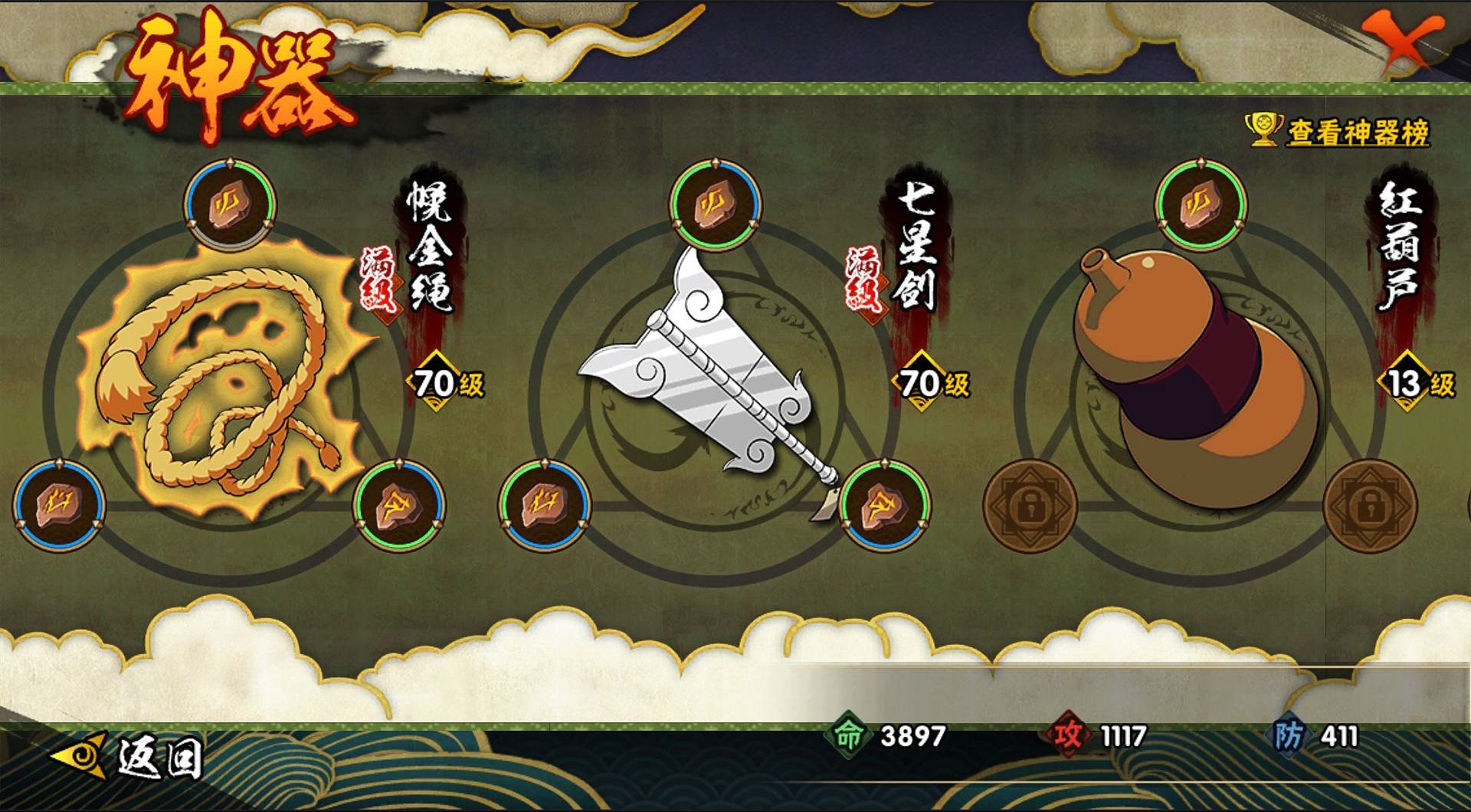
Task: Click the trophy icon beside 查看神器榜
Action: coord(1264,130)
